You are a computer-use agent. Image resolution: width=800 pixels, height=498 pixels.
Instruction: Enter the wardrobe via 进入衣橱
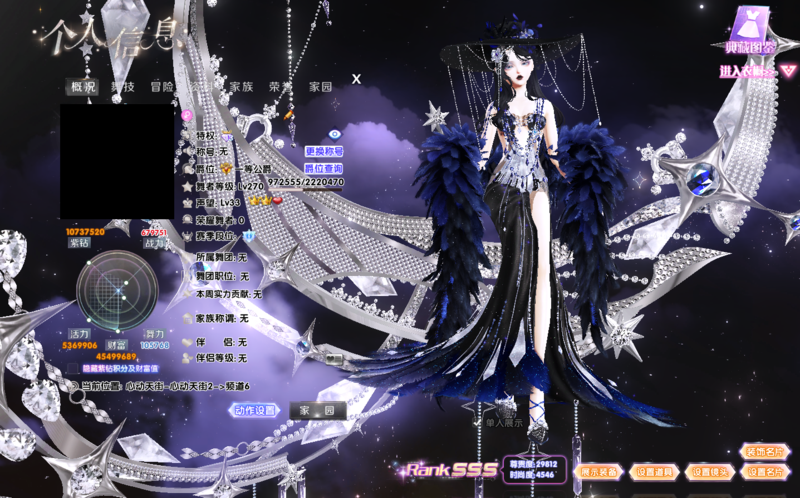point(746,71)
